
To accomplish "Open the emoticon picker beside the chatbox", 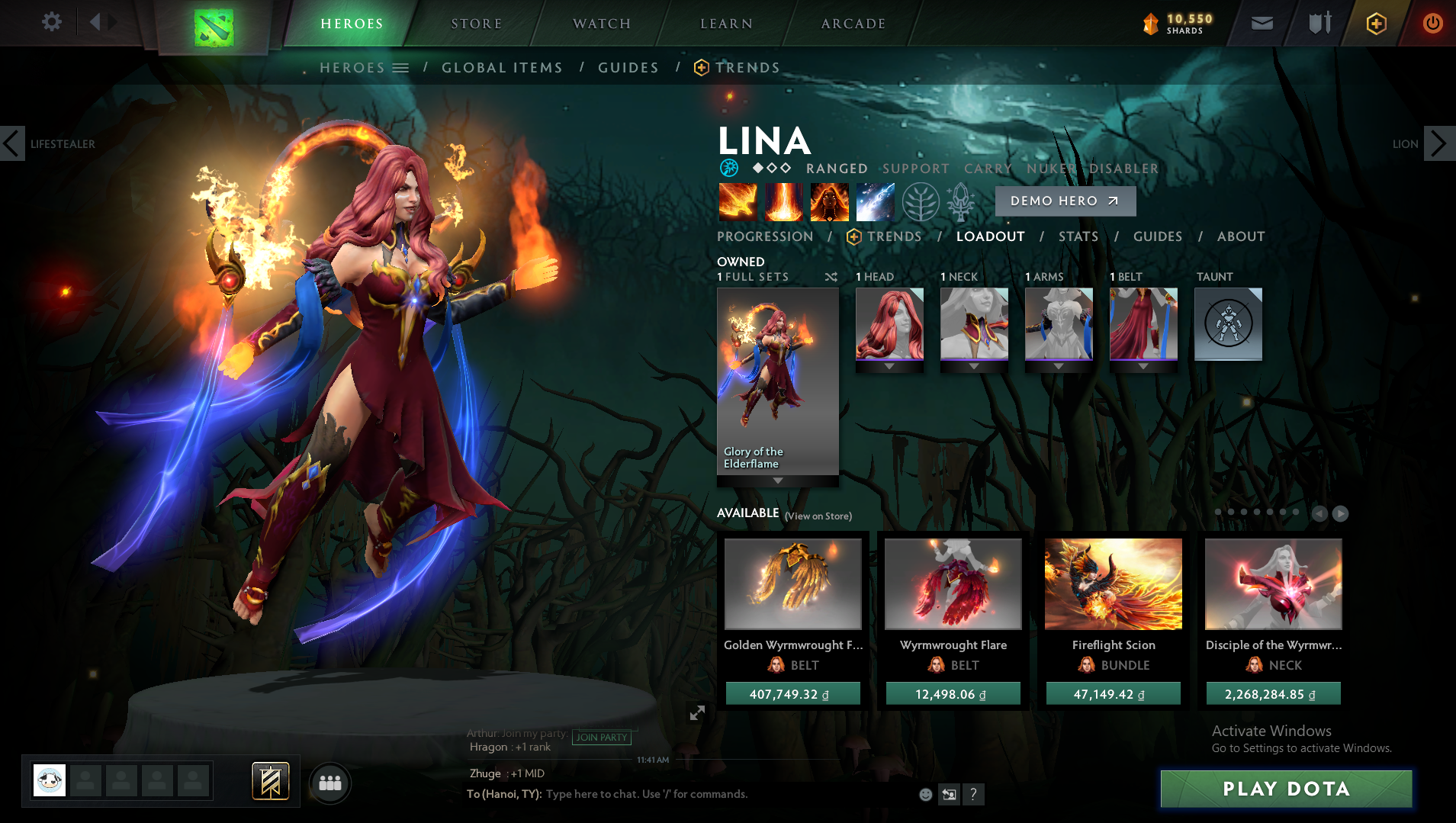I will coord(925,794).
